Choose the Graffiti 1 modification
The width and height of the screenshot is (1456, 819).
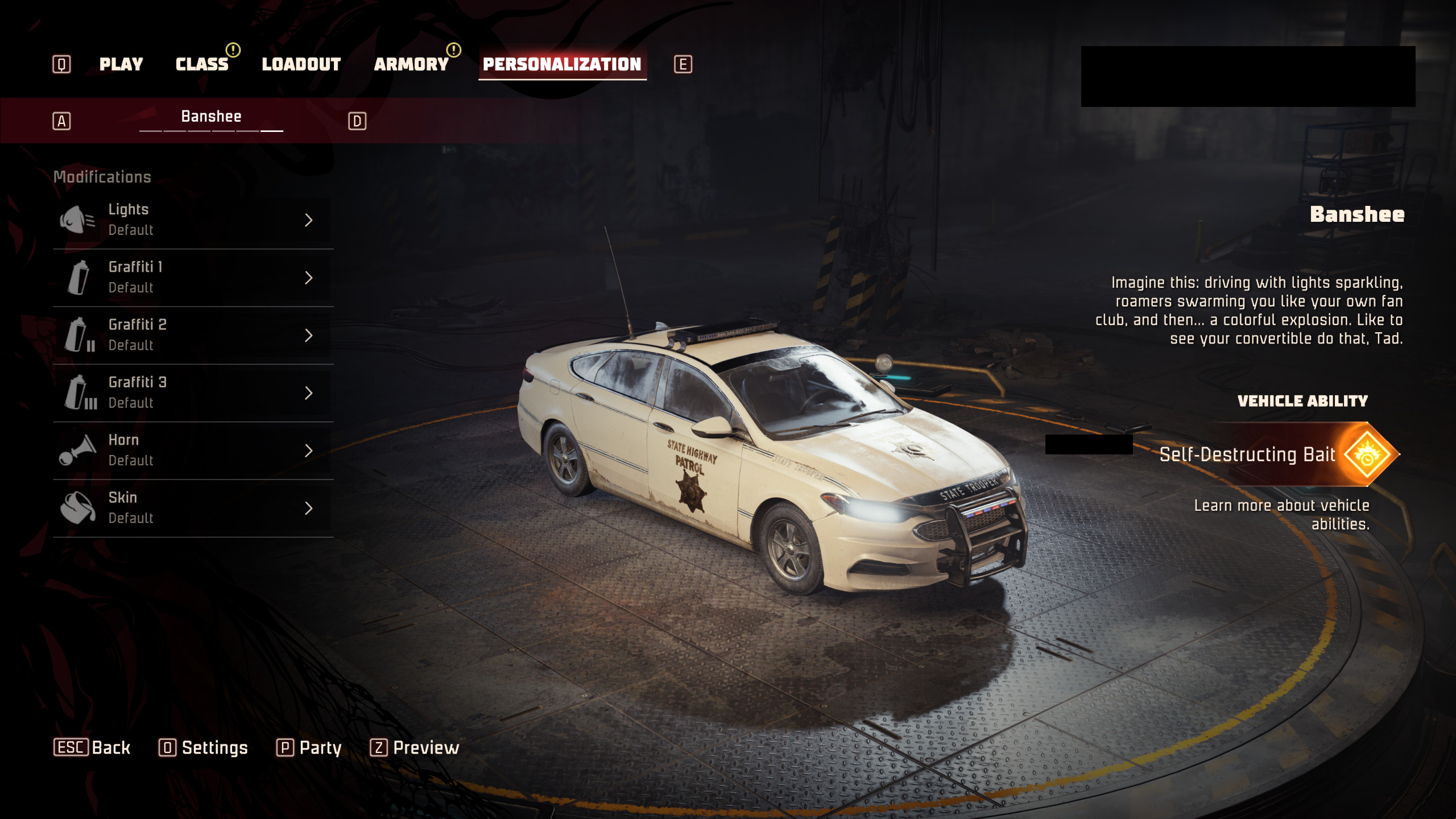(193, 278)
